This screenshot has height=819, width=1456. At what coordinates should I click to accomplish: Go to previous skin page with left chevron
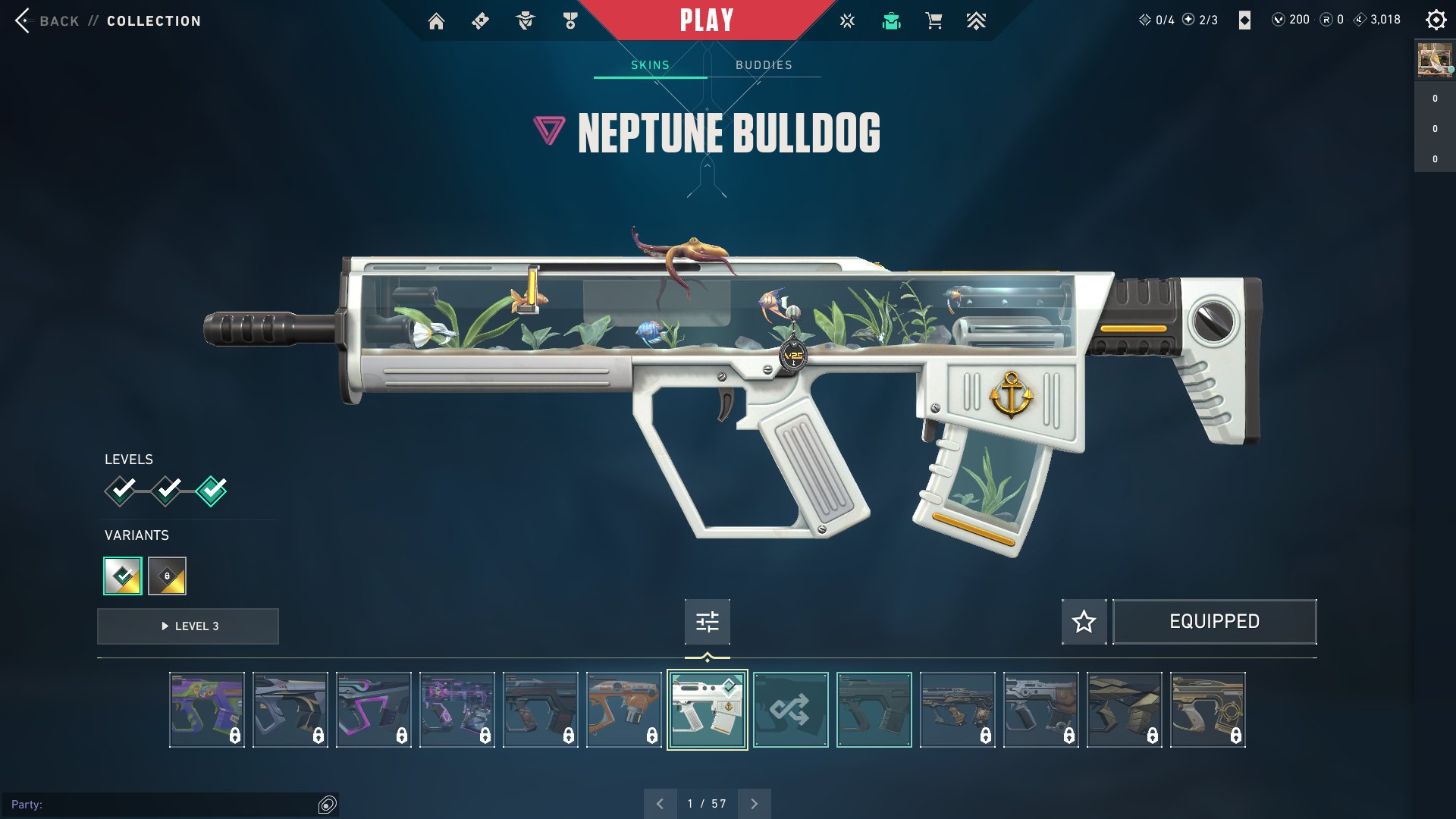659,802
